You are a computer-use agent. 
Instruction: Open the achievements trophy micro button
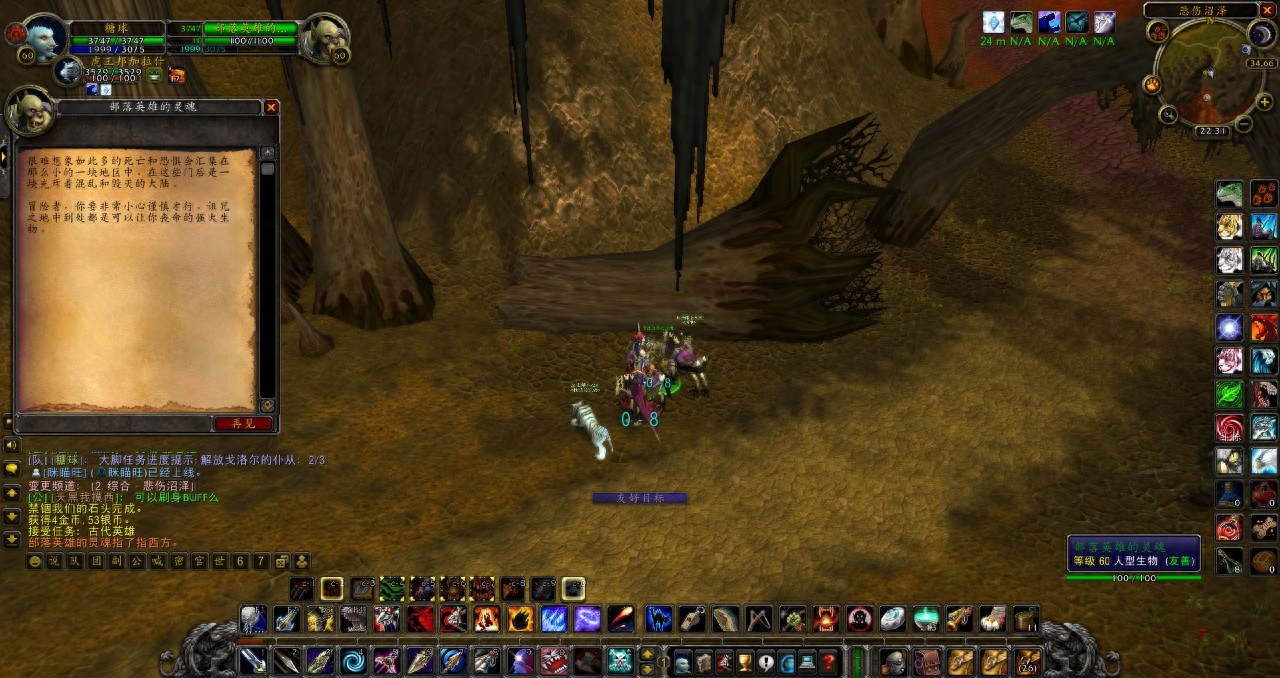tap(744, 661)
